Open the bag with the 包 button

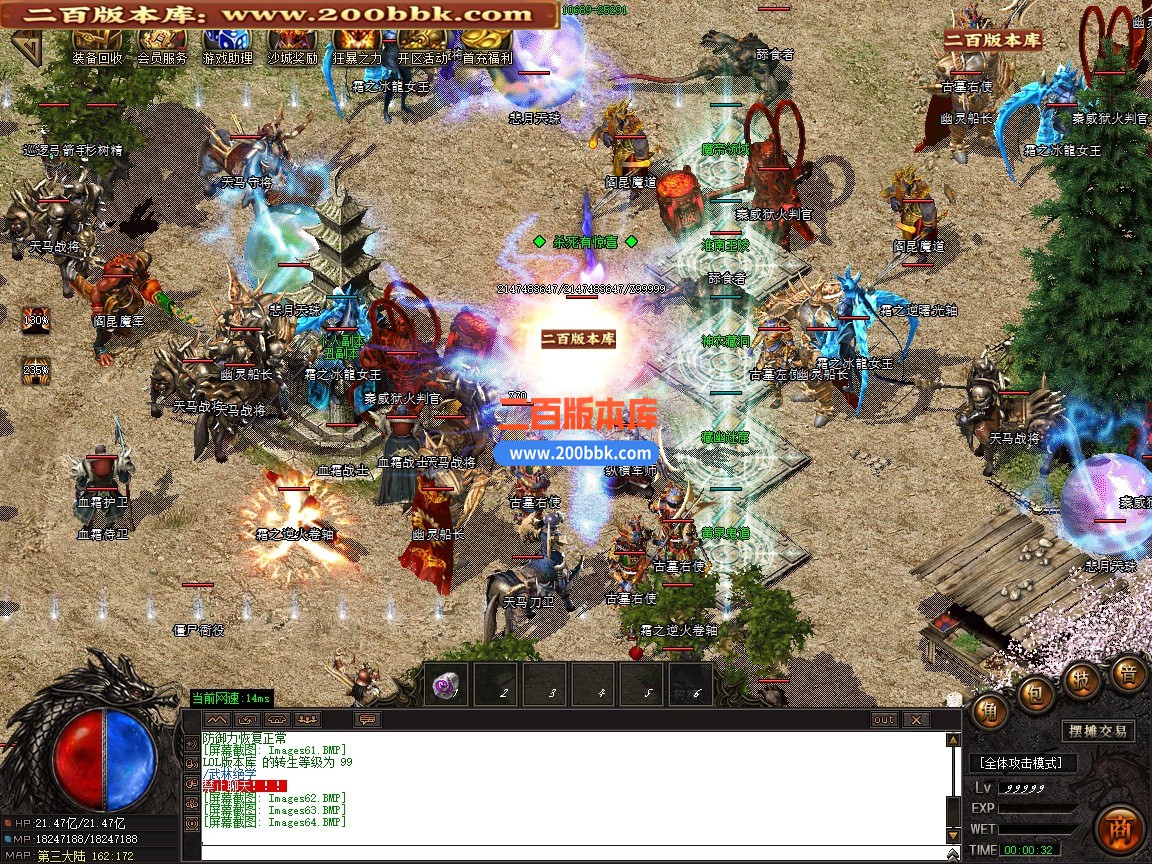pyautogui.click(x=1036, y=692)
